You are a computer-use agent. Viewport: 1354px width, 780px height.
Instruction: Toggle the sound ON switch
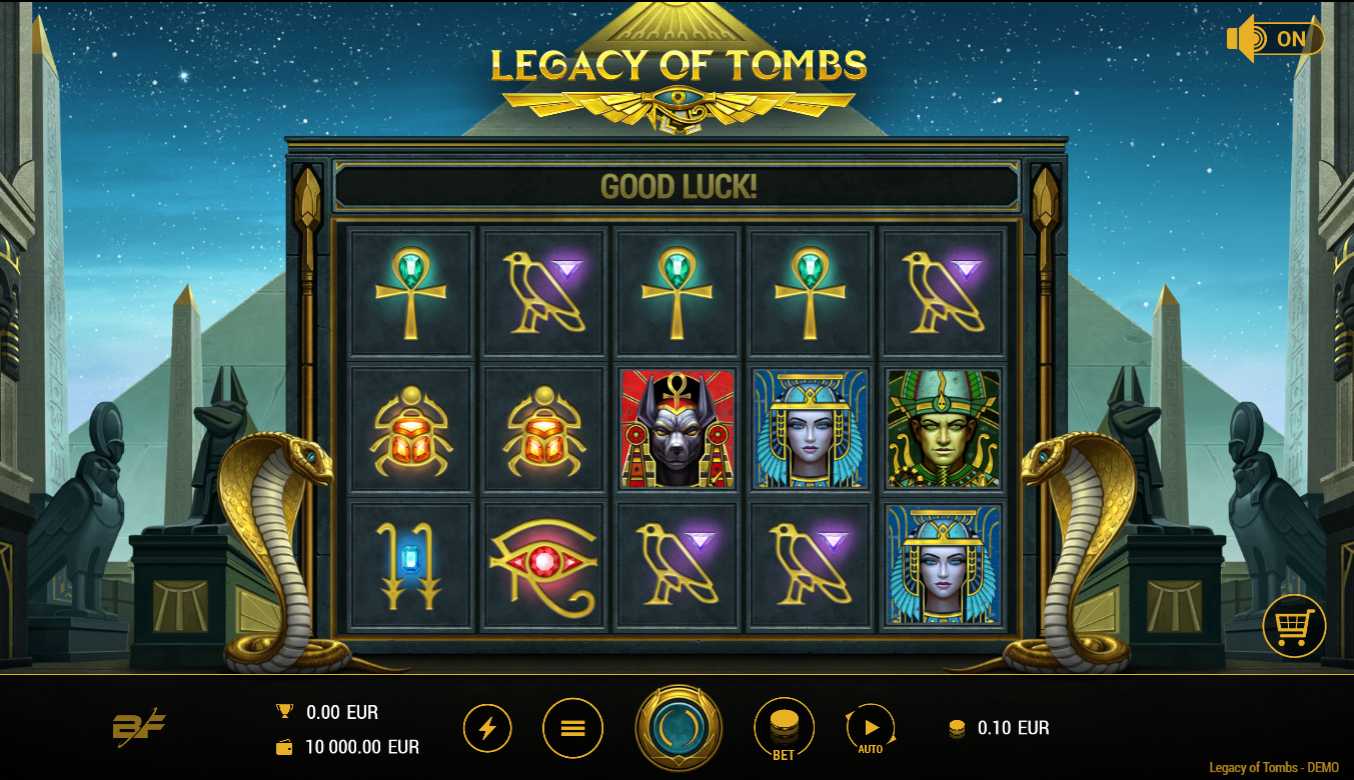(1275, 39)
